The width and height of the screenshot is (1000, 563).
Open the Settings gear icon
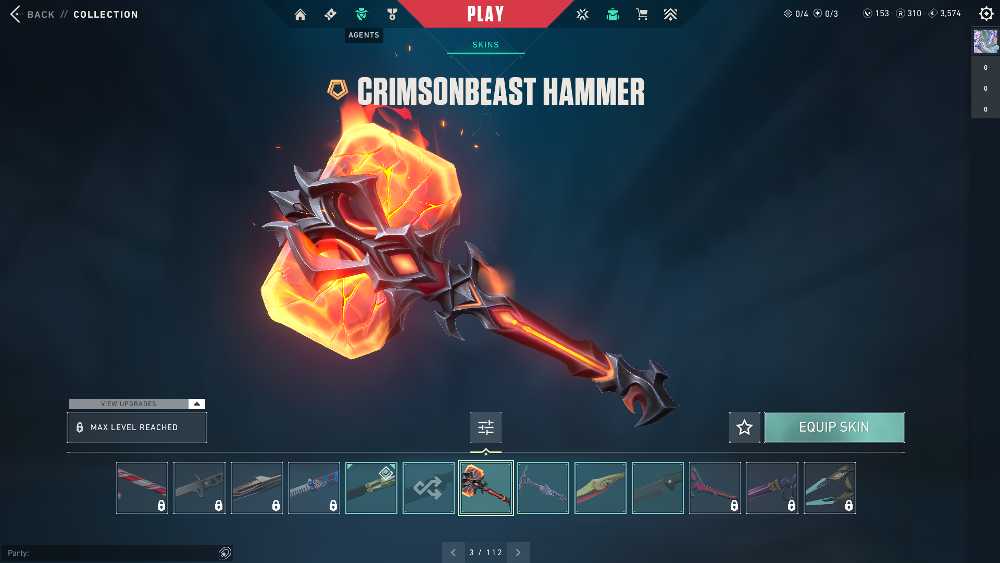tap(986, 14)
